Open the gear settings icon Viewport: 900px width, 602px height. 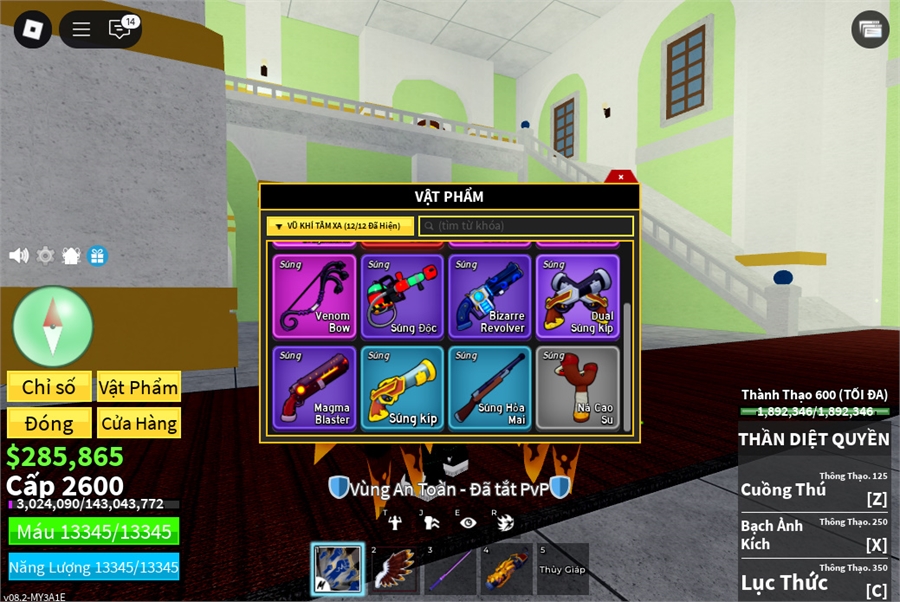pos(45,256)
